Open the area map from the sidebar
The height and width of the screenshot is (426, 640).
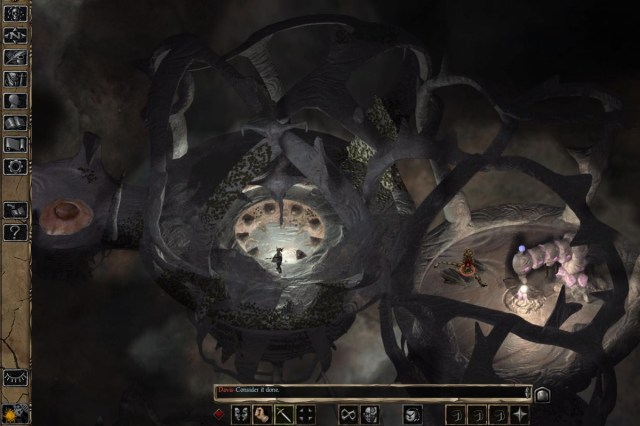coord(15,33)
